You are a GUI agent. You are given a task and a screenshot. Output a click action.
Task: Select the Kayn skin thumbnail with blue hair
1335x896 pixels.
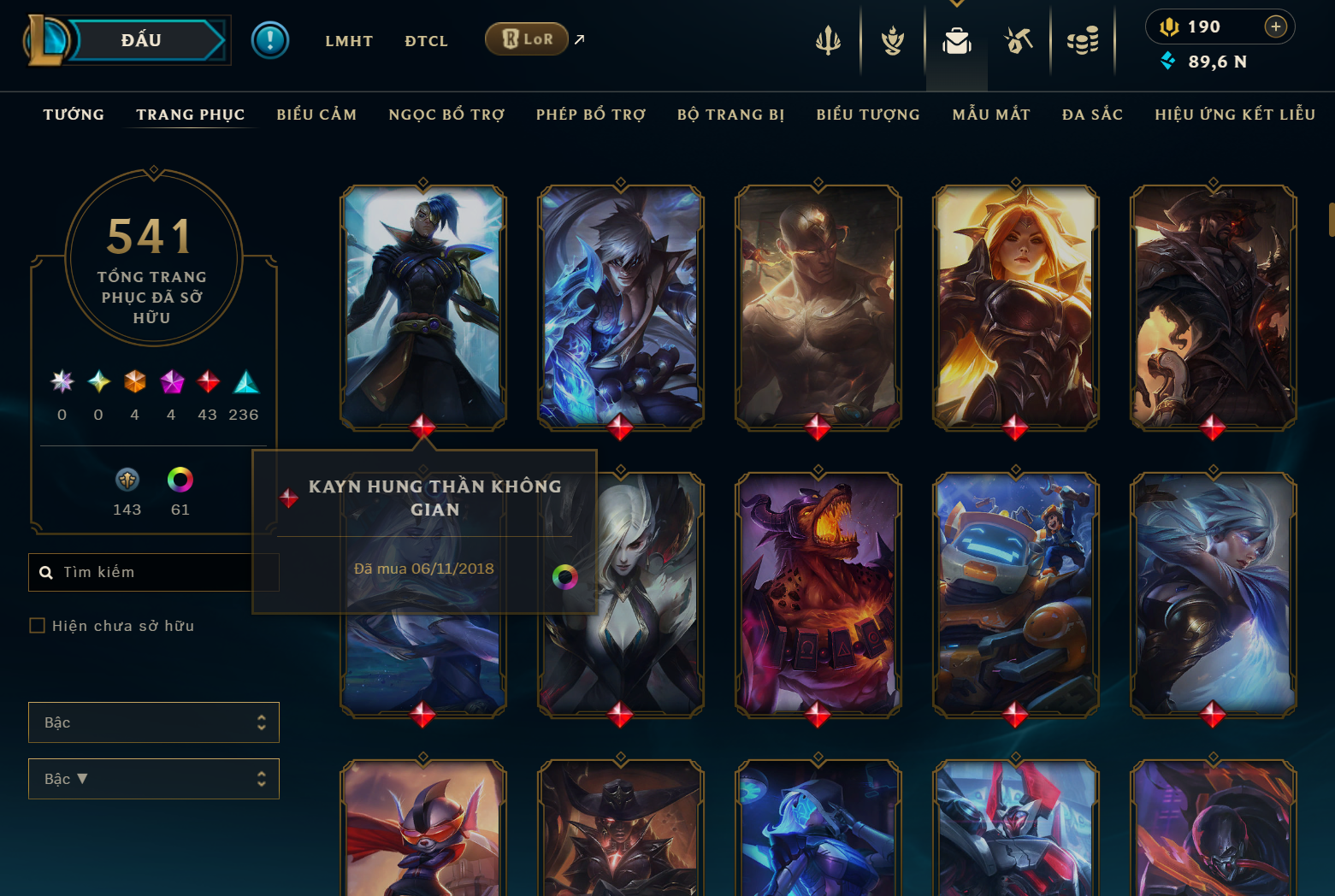click(423, 306)
